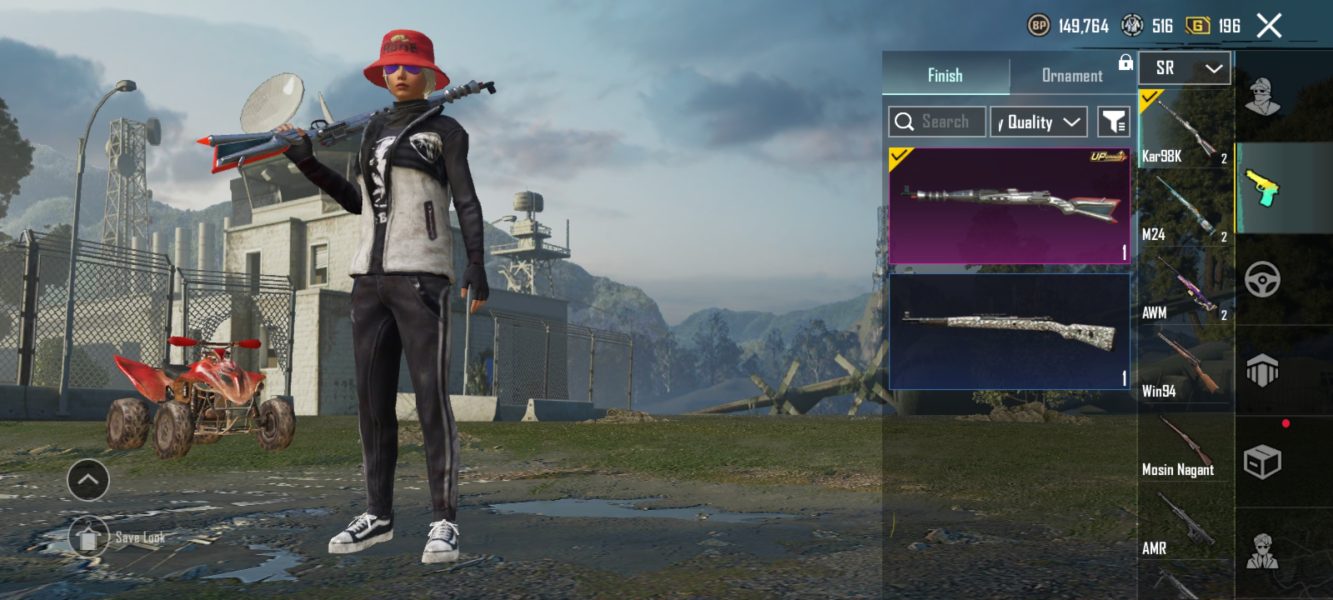Select AMR in the weapon list

tap(1186, 523)
